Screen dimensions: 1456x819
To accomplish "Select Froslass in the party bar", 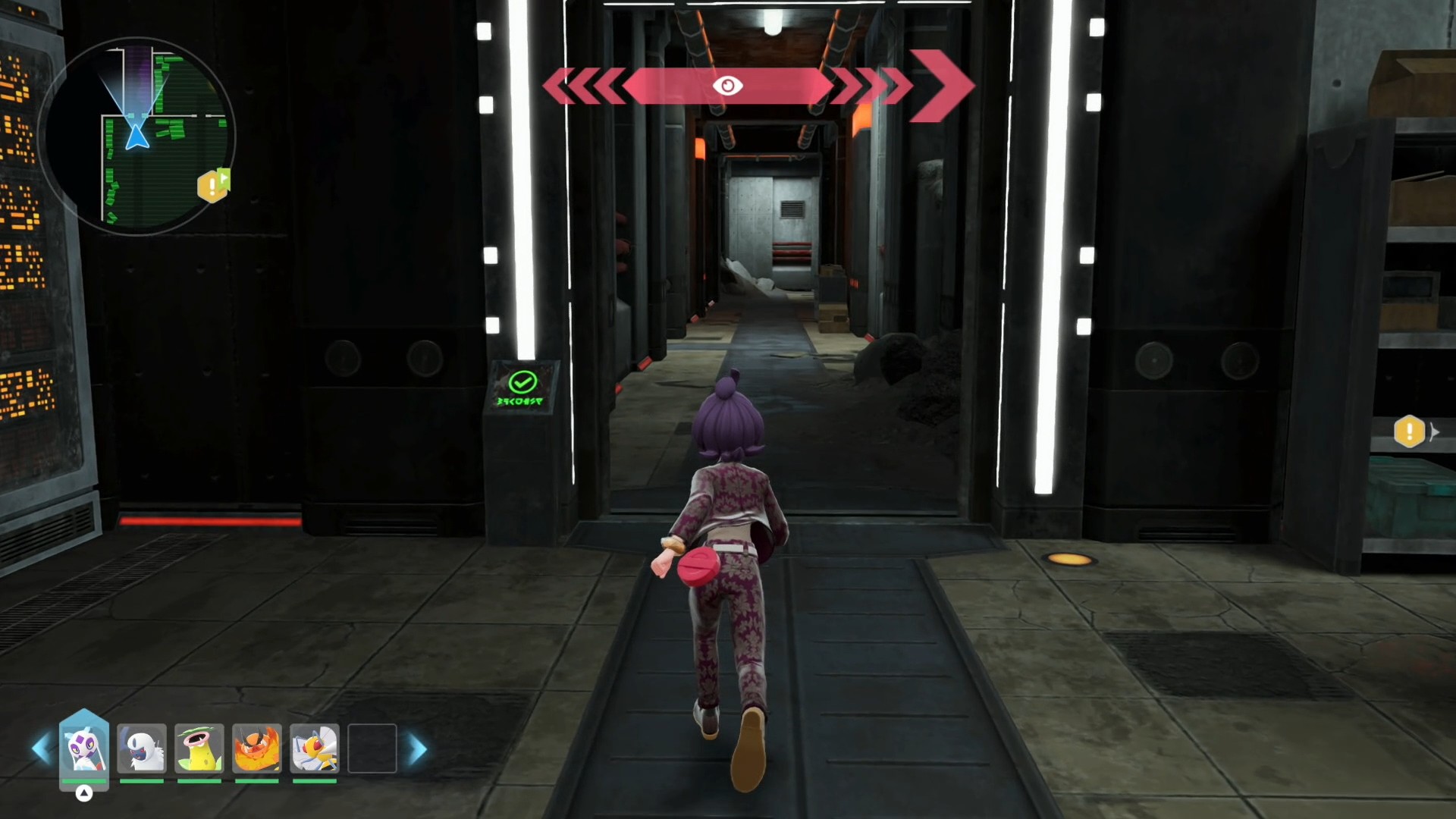I will click(x=84, y=748).
